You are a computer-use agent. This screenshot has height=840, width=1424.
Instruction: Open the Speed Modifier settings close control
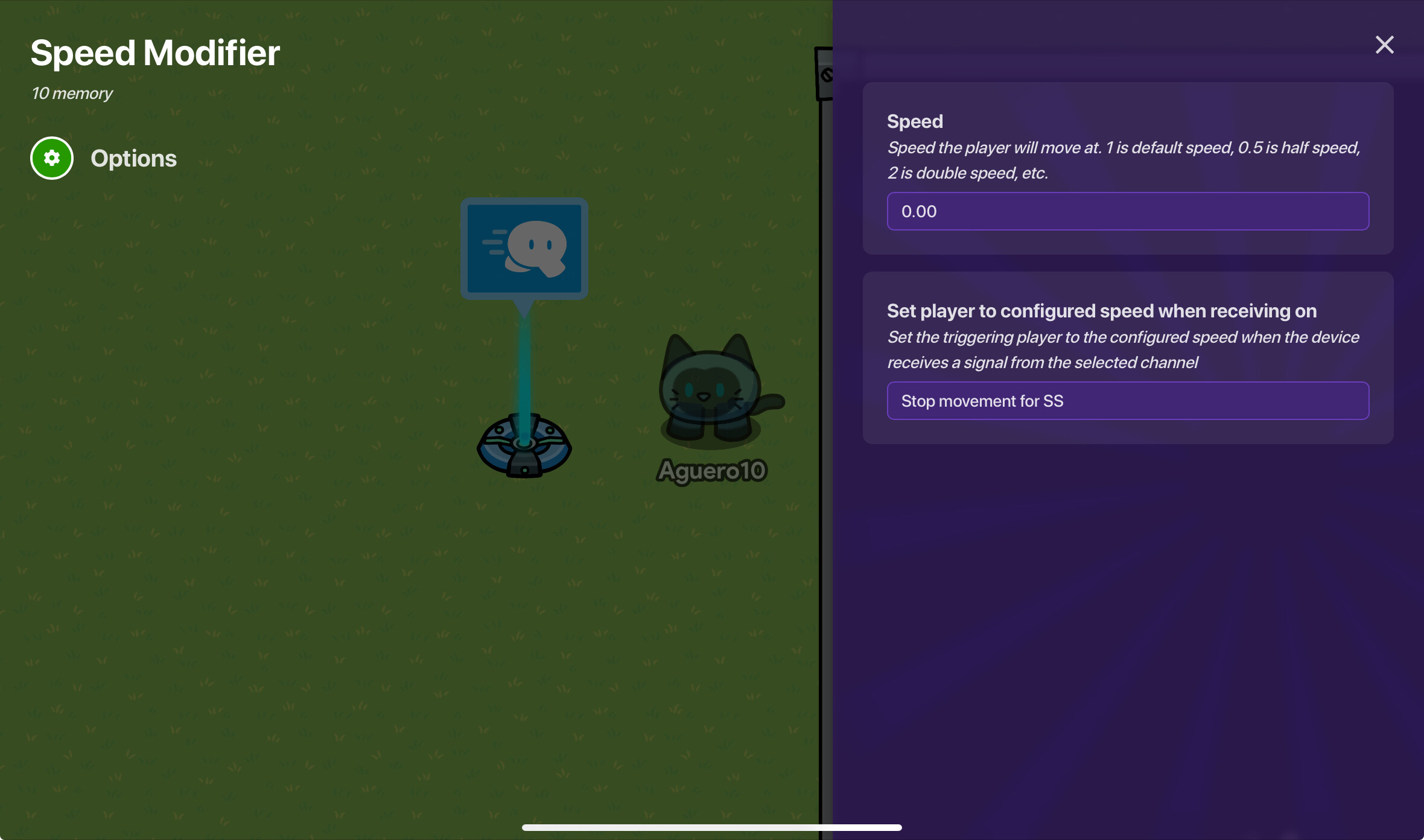coord(1385,45)
